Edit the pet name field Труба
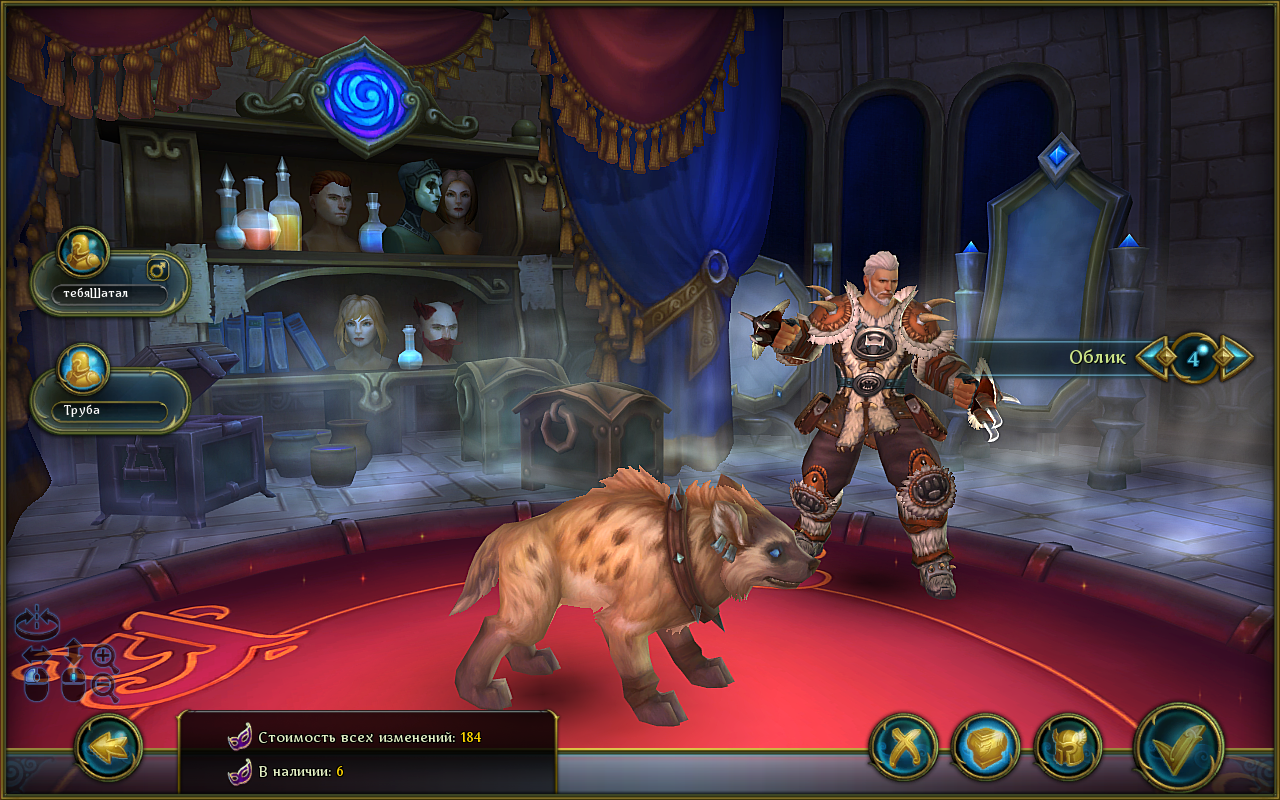 (109, 411)
